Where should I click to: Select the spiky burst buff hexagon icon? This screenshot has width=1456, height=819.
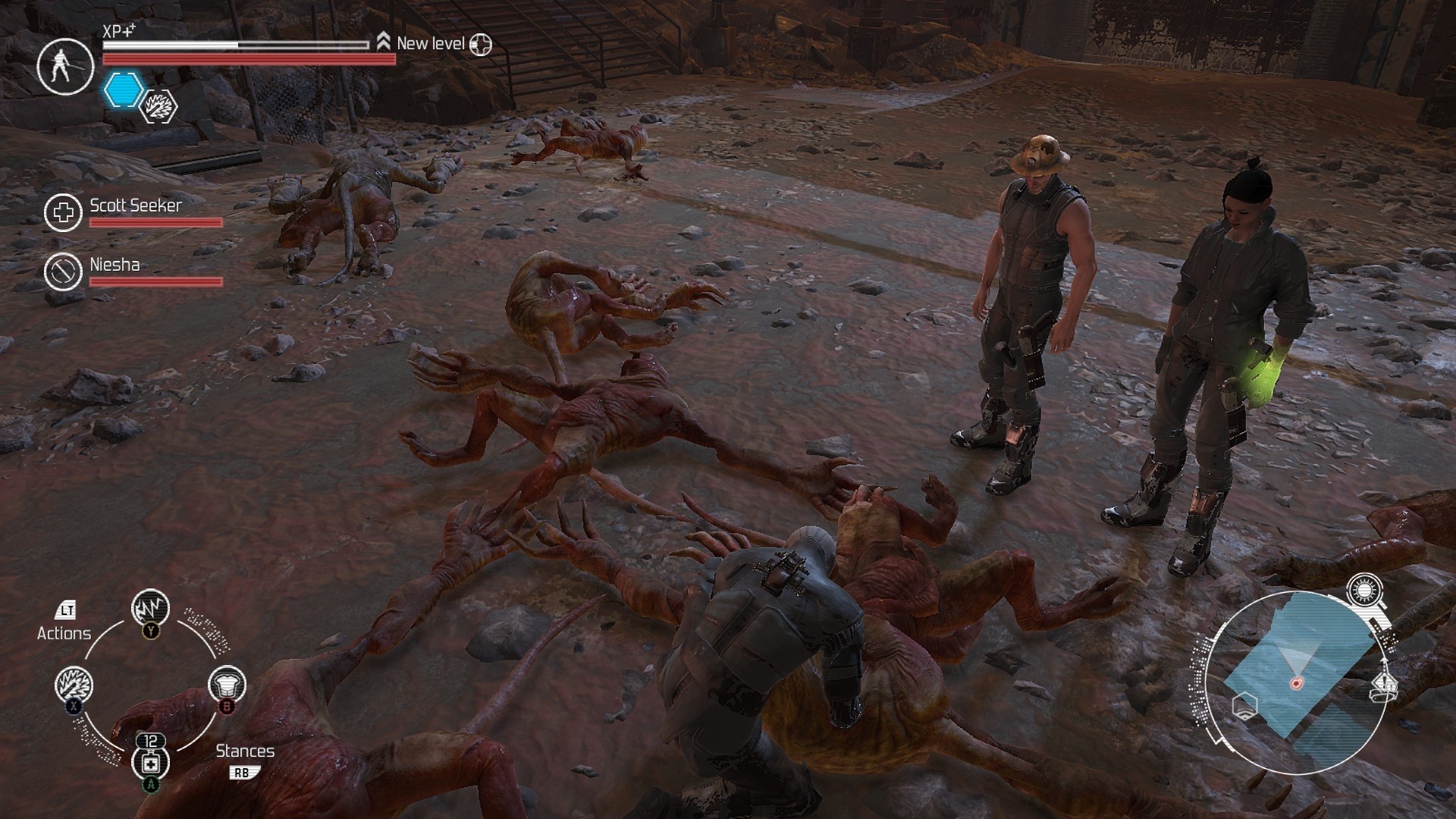pos(160,106)
